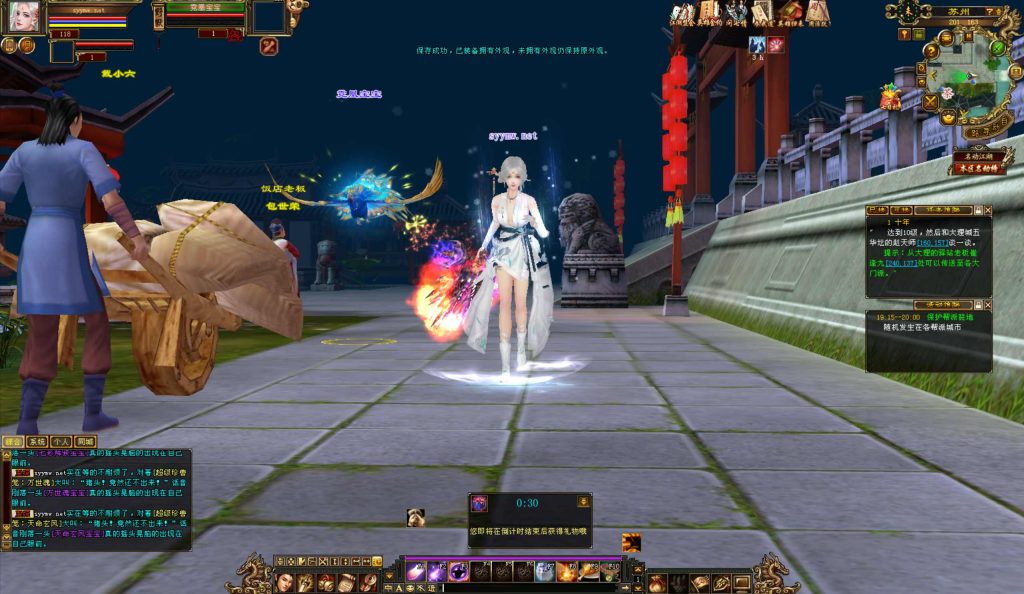Click the crossed swords button beside minimap
Screen dimensions: 1024x594
tap(930, 101)
